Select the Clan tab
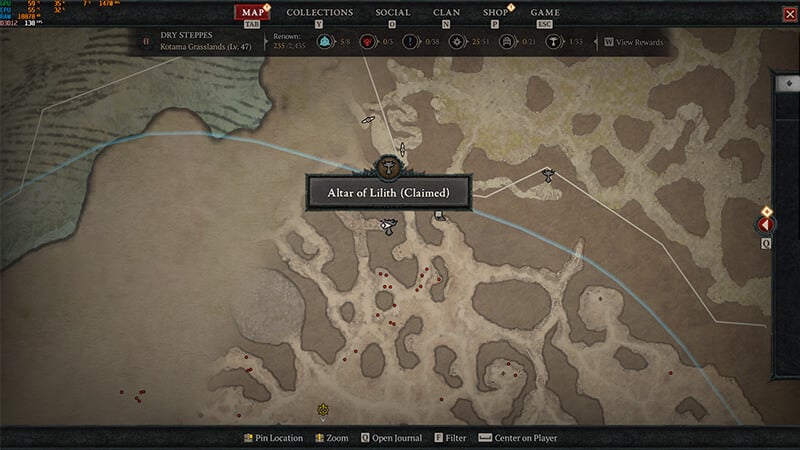Screen dimensions: 800x450 pos(446,13)
